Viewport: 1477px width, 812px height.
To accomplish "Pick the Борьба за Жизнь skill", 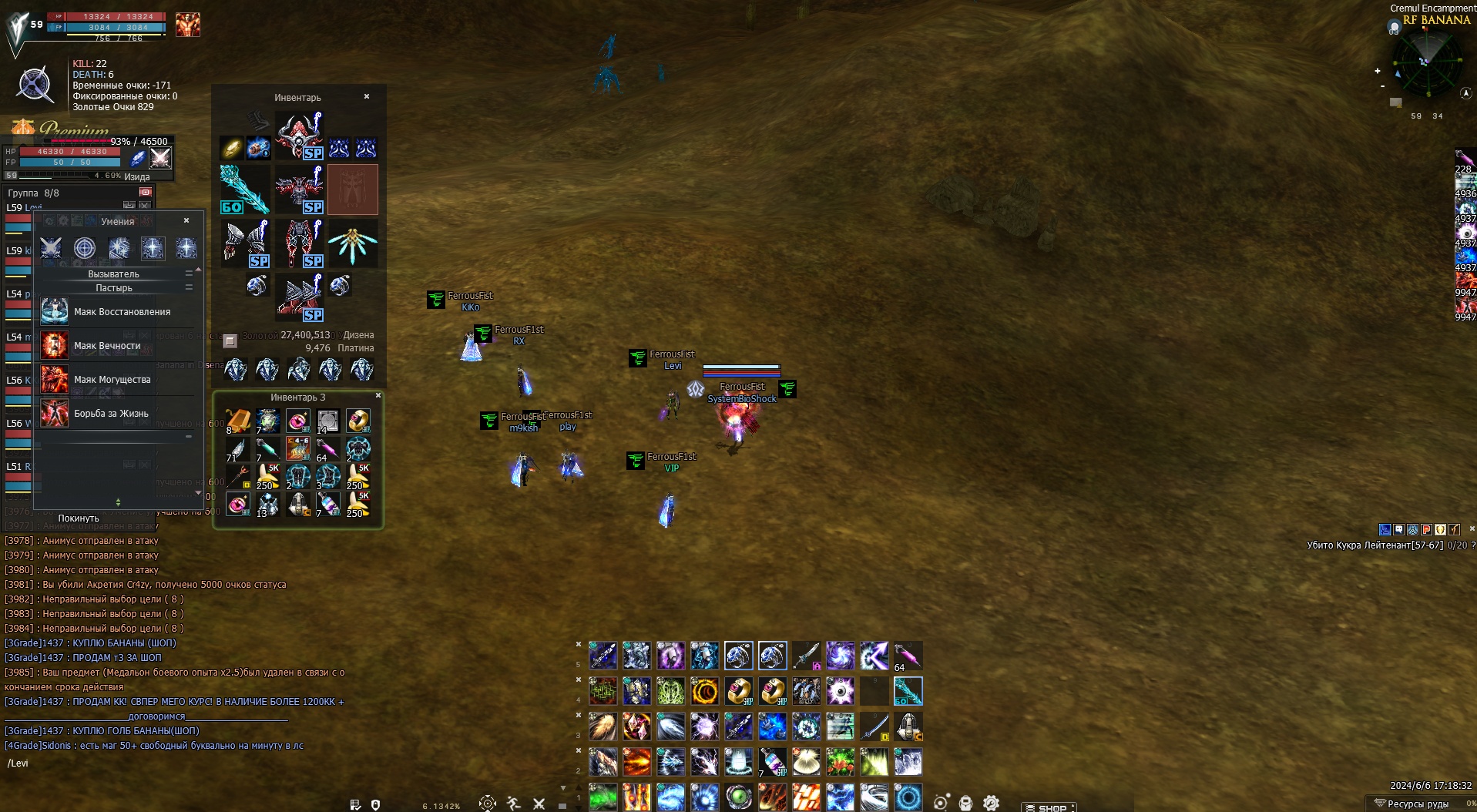I will point(111,414).
